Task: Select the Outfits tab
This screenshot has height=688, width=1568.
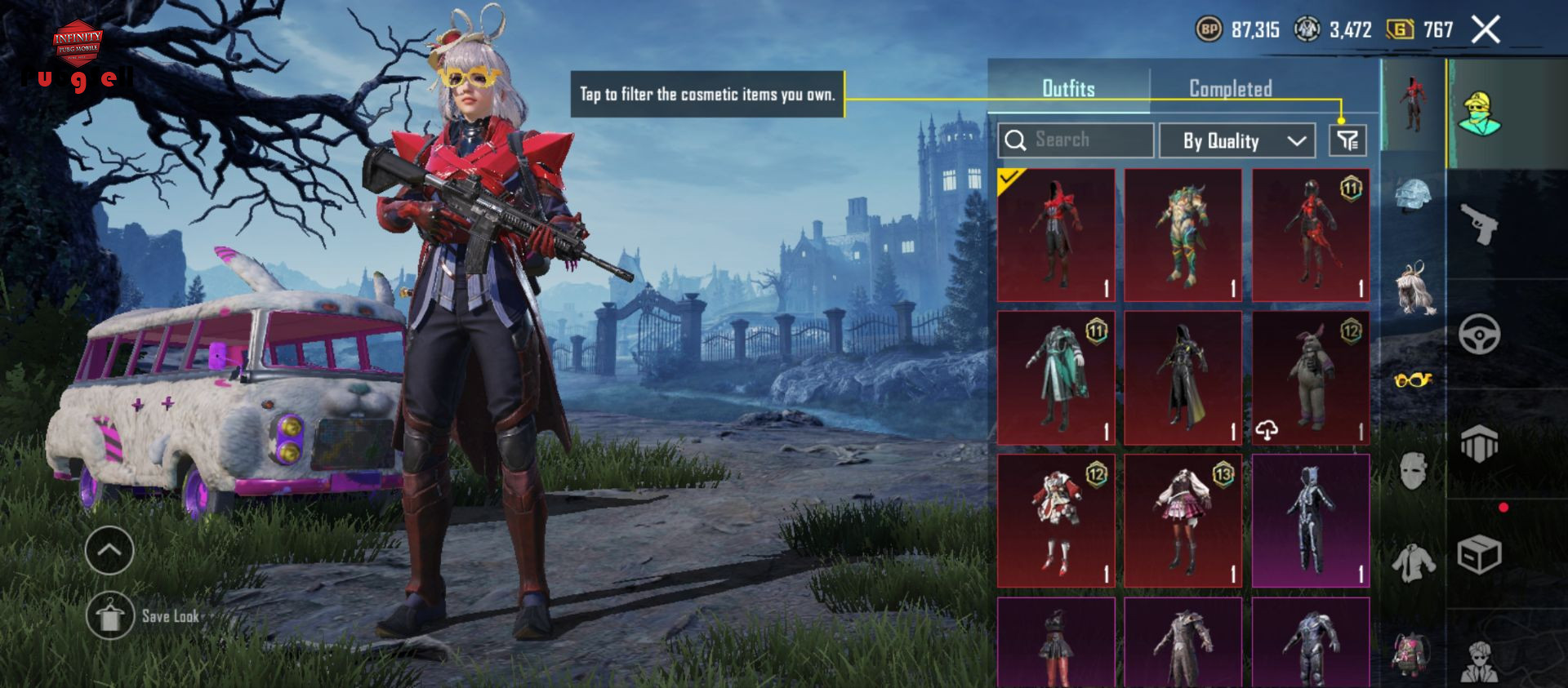Action: click(x=1068, y=88)
